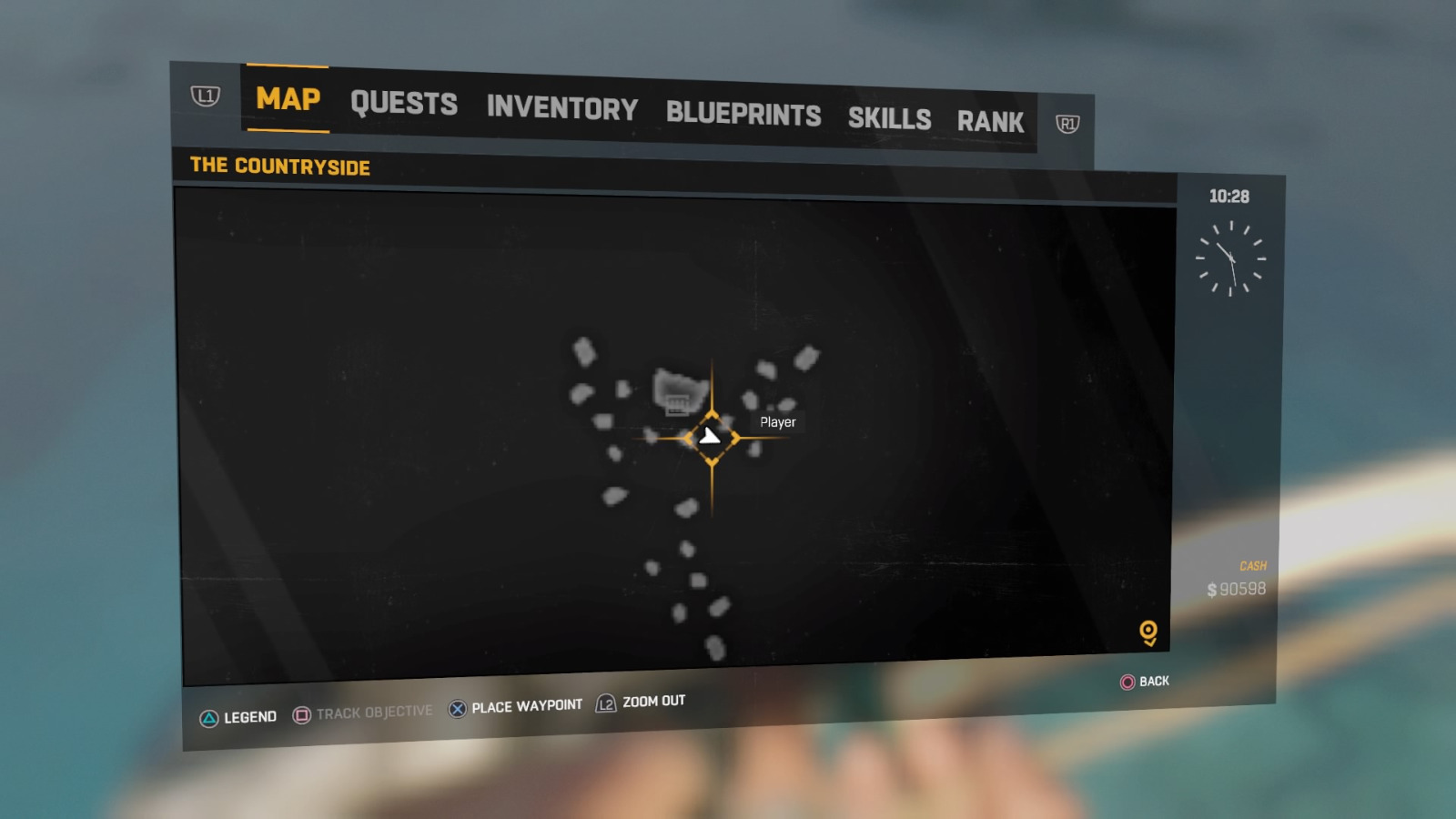Go Back from the map screen
The width and height of the screenshot is (1456, 819).
[x=1145, y=682]
